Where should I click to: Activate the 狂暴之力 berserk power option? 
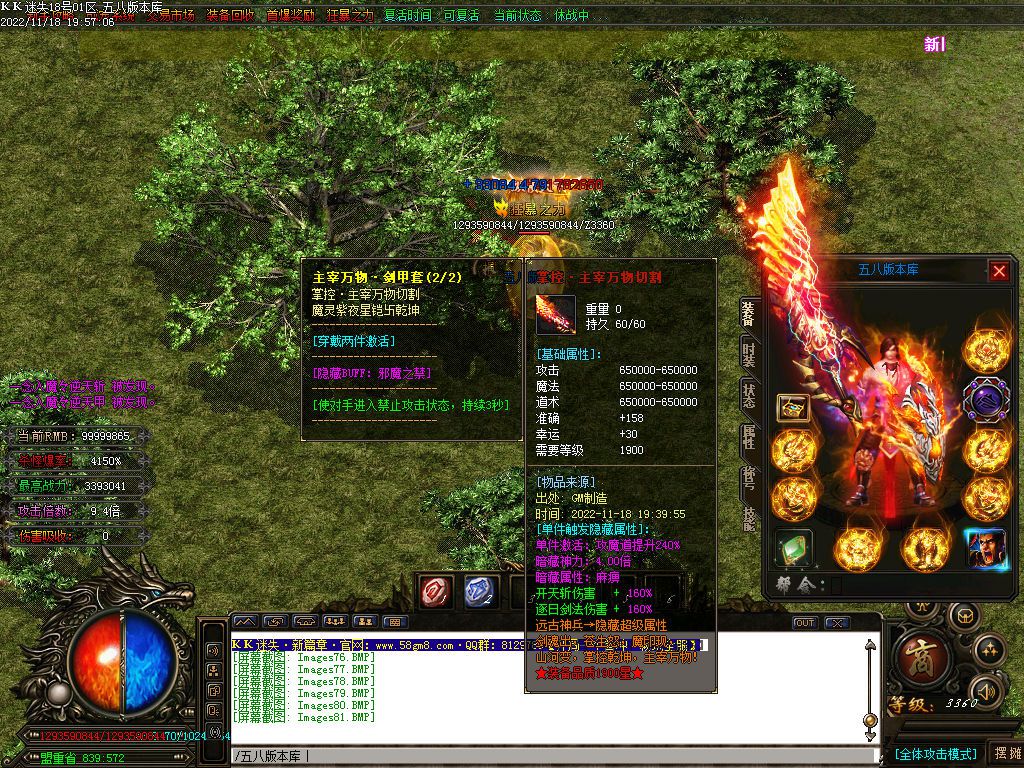pos(350,16)
